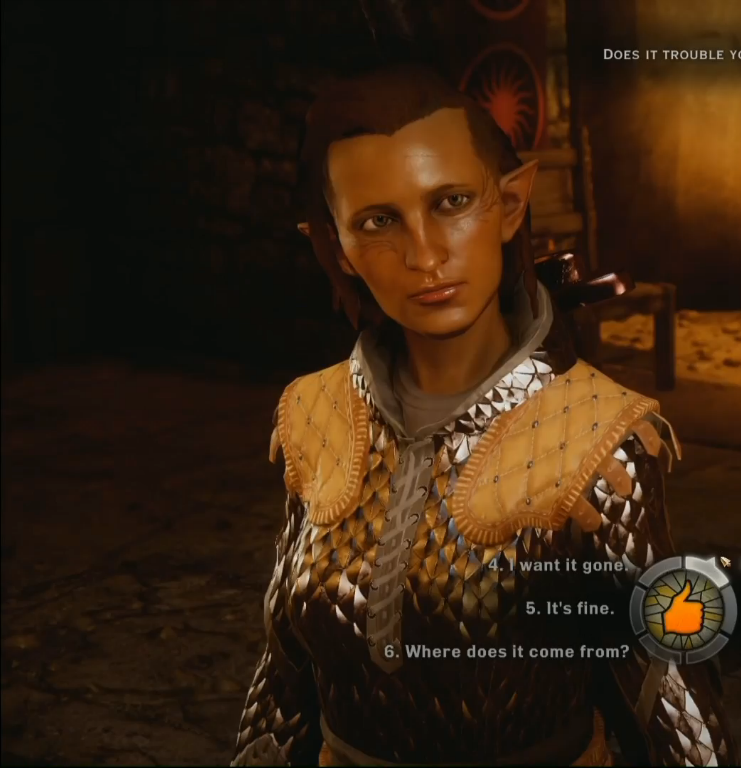Viewport: 741px width, 768px height.
Task: Click the thumbs-up dialogue wheel icon
Action: pos(683,610)
